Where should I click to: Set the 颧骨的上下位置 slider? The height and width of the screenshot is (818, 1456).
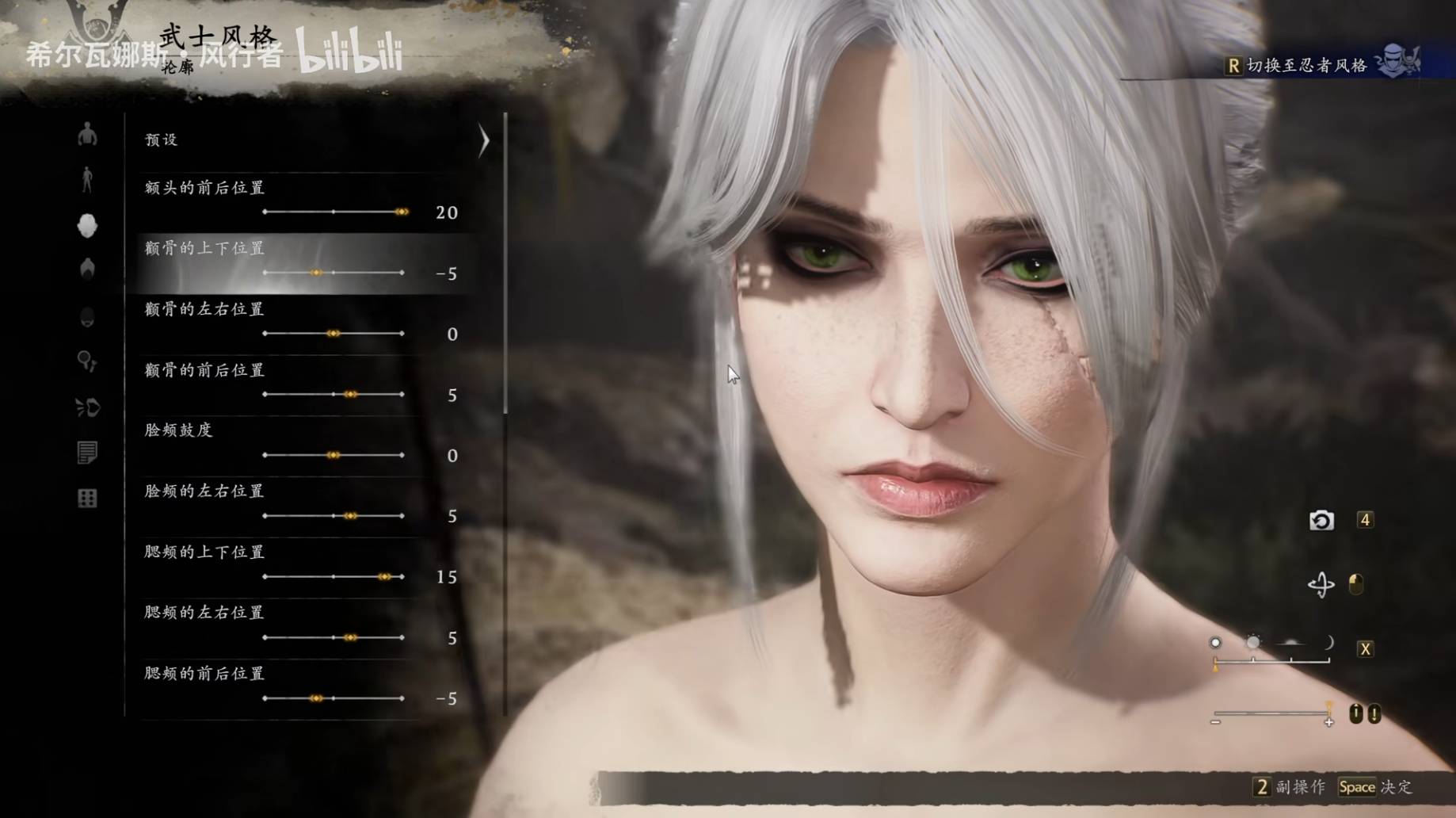coord(316,273)
